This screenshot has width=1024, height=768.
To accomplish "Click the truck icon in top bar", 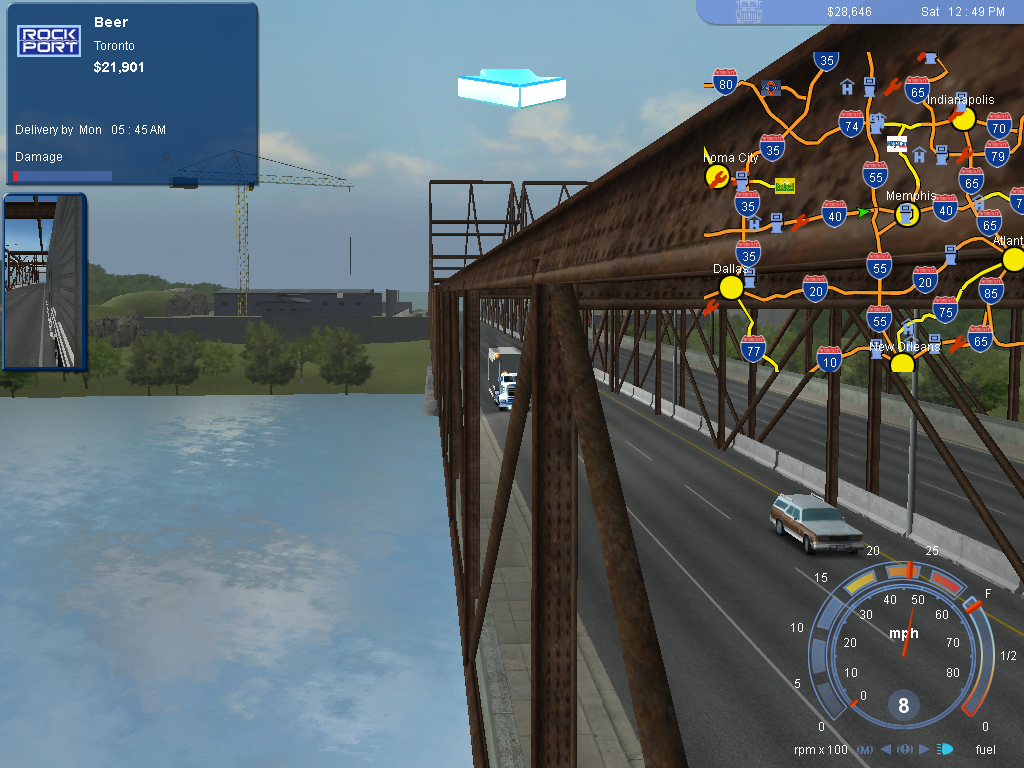I will (x=749, y=11).
